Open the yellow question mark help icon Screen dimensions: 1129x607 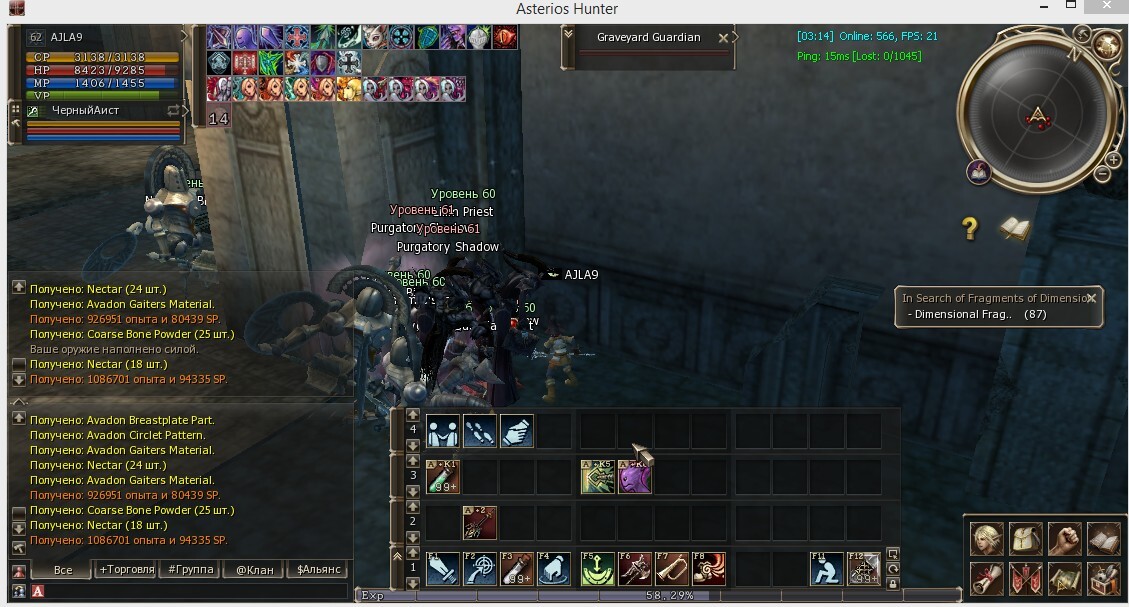[969, 229]
